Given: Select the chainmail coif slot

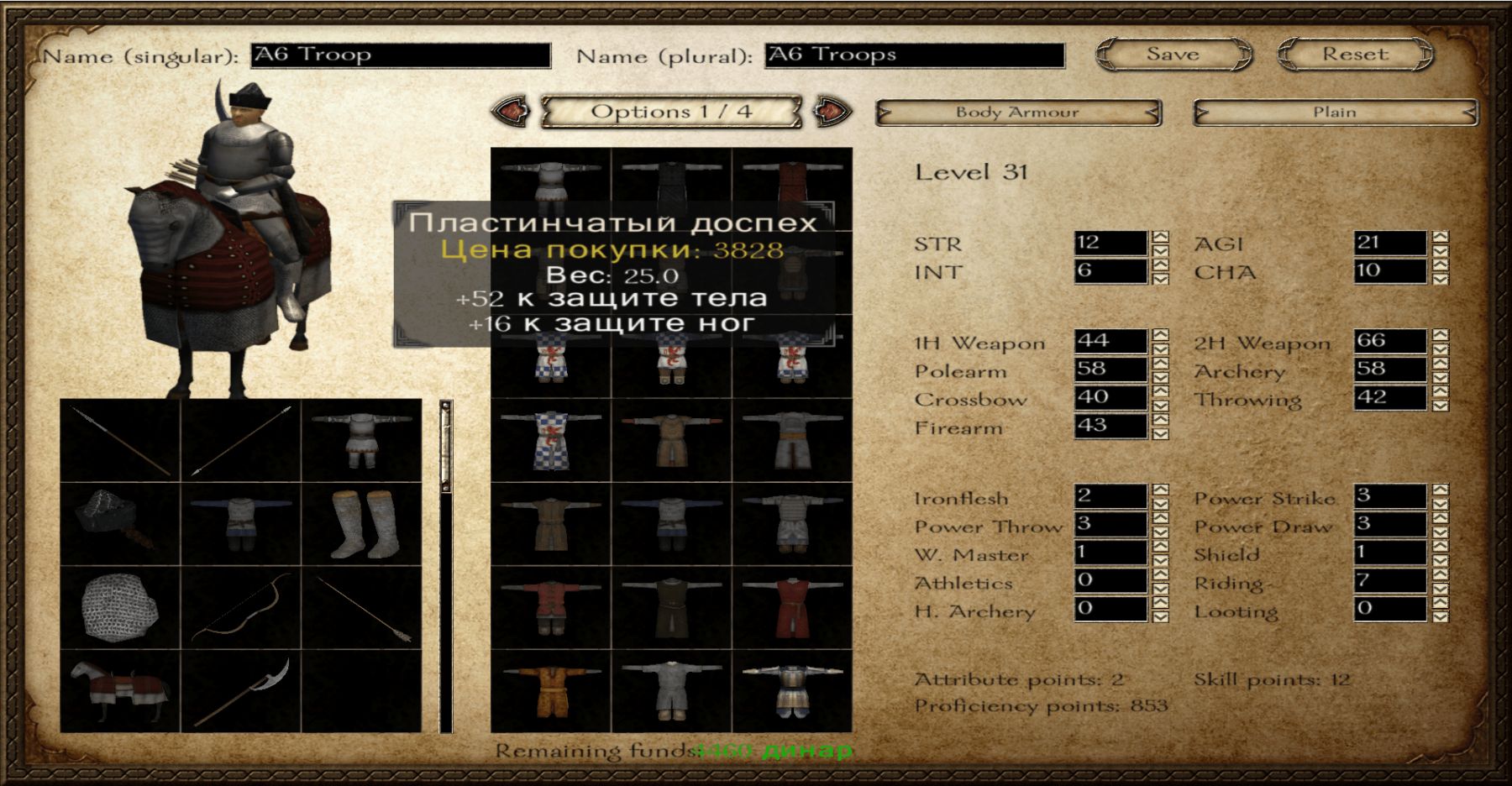Looking at the screenshot, I should click(120, 607).
